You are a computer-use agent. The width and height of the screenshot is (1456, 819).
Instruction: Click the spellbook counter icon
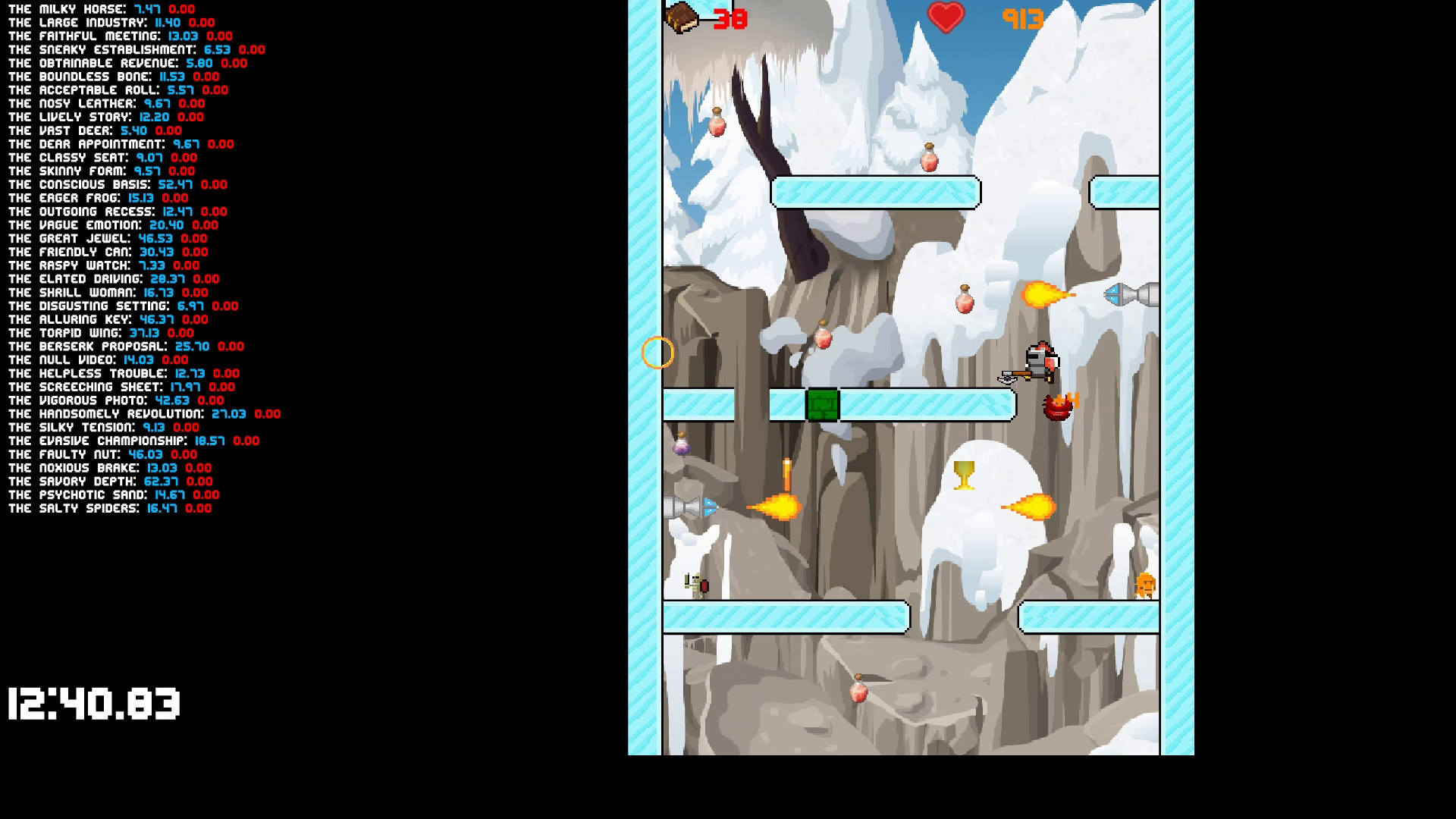[x=680, y=17]
